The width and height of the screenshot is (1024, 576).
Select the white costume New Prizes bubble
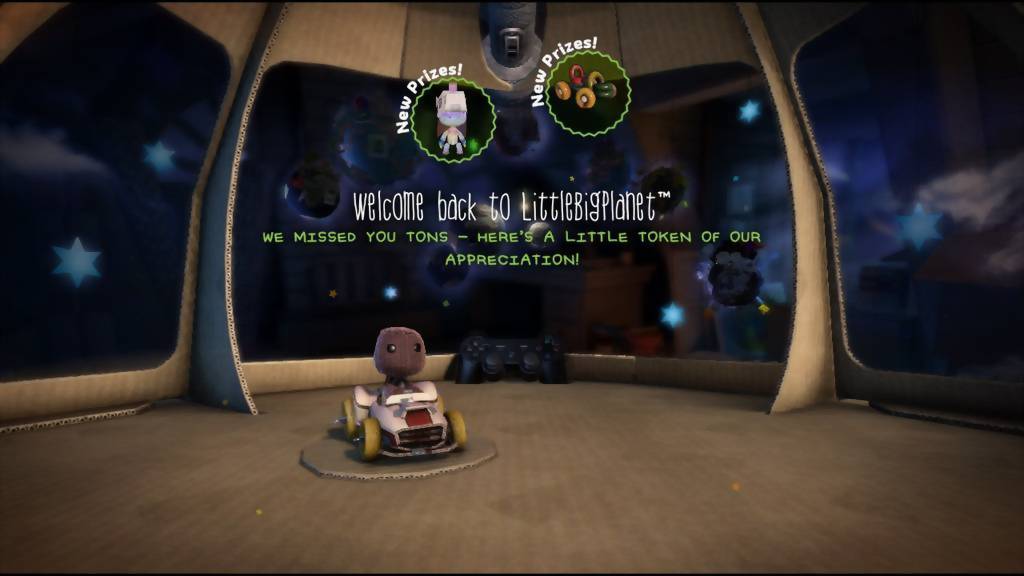pos(452,120)
